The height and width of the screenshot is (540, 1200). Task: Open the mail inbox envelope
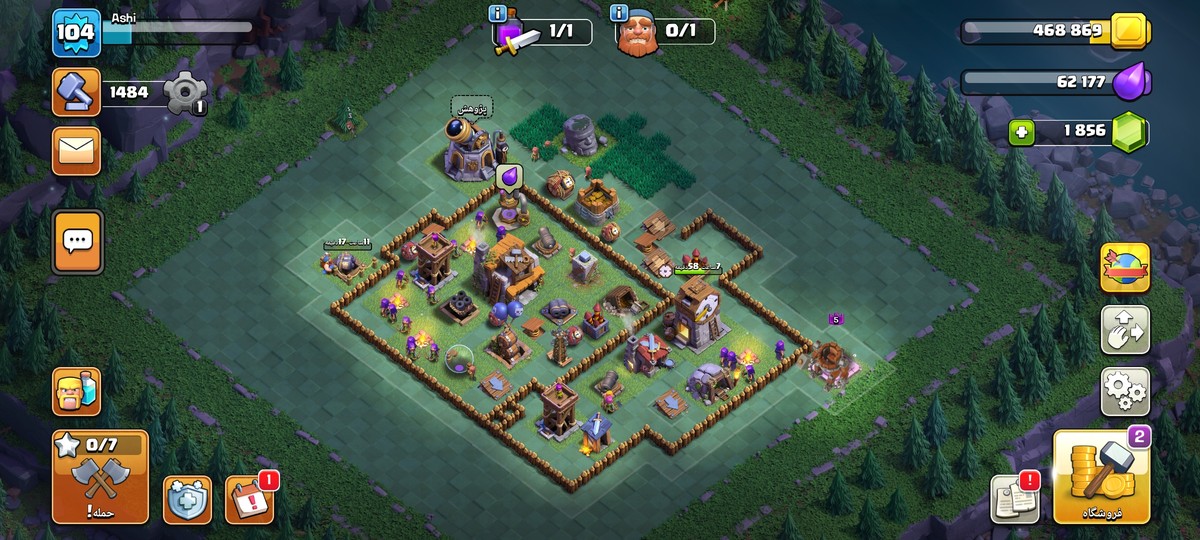pos(76,151)
